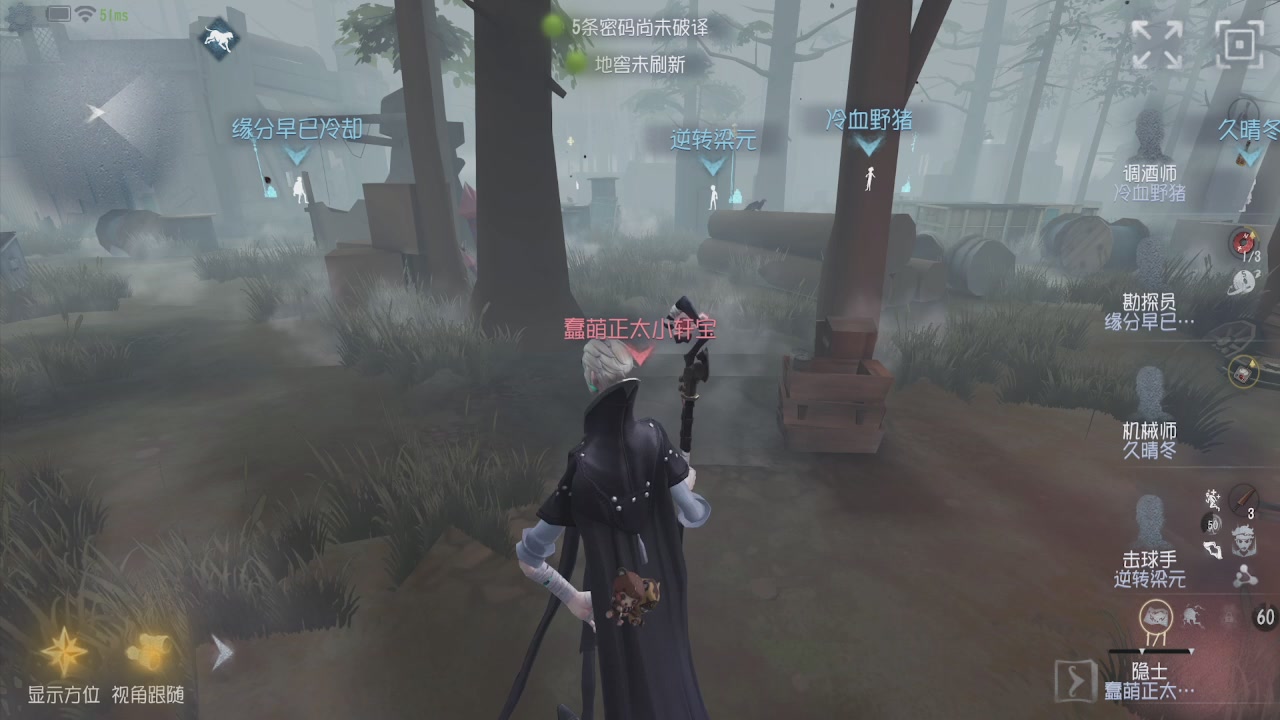Expand the arrow indicator near bottom left

pyautogui.click(x=221, y=652)
